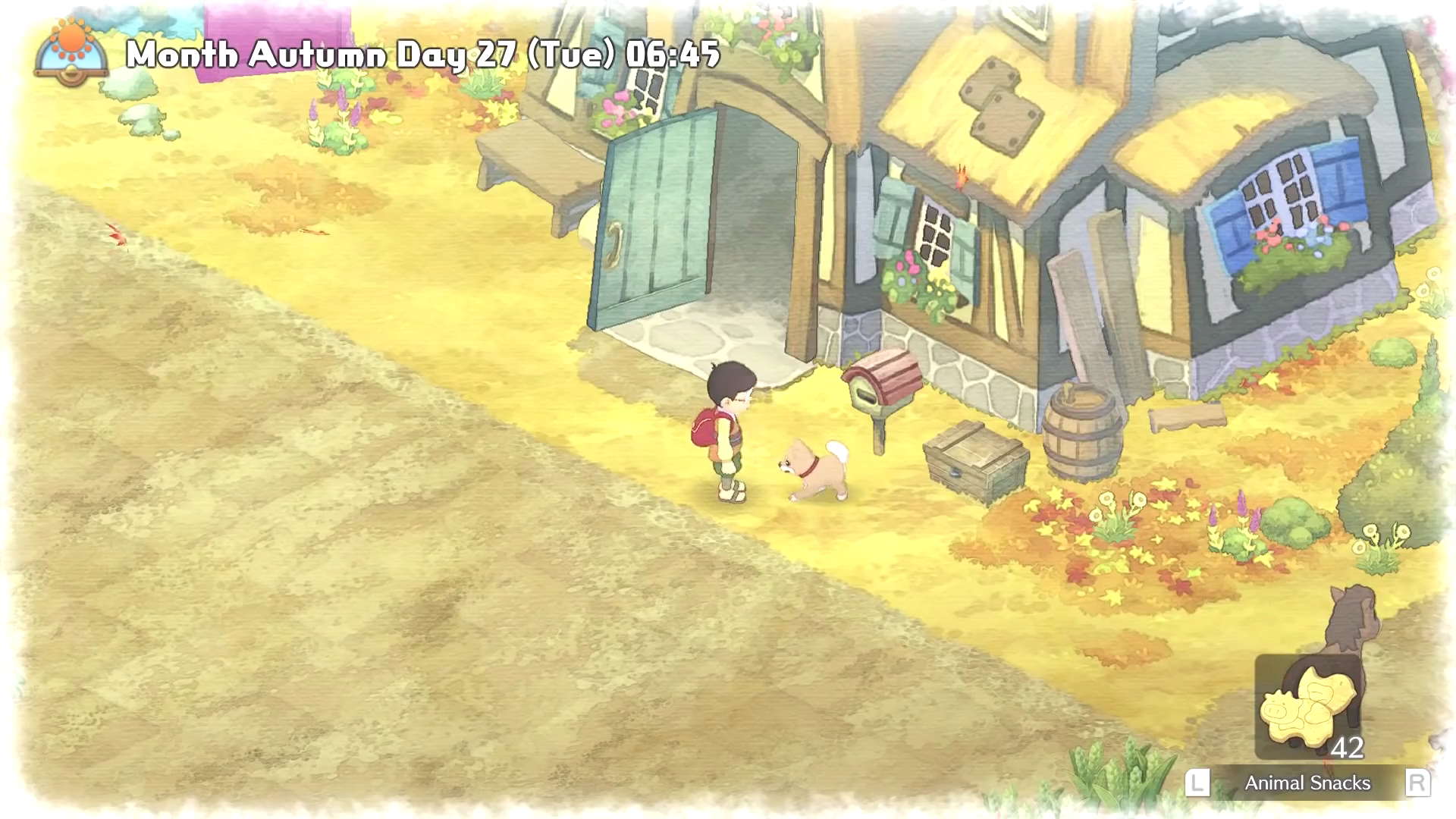Click the sunny weather clock icon
The height and width of the screenshot is (819, 1456).
[71, 52]
